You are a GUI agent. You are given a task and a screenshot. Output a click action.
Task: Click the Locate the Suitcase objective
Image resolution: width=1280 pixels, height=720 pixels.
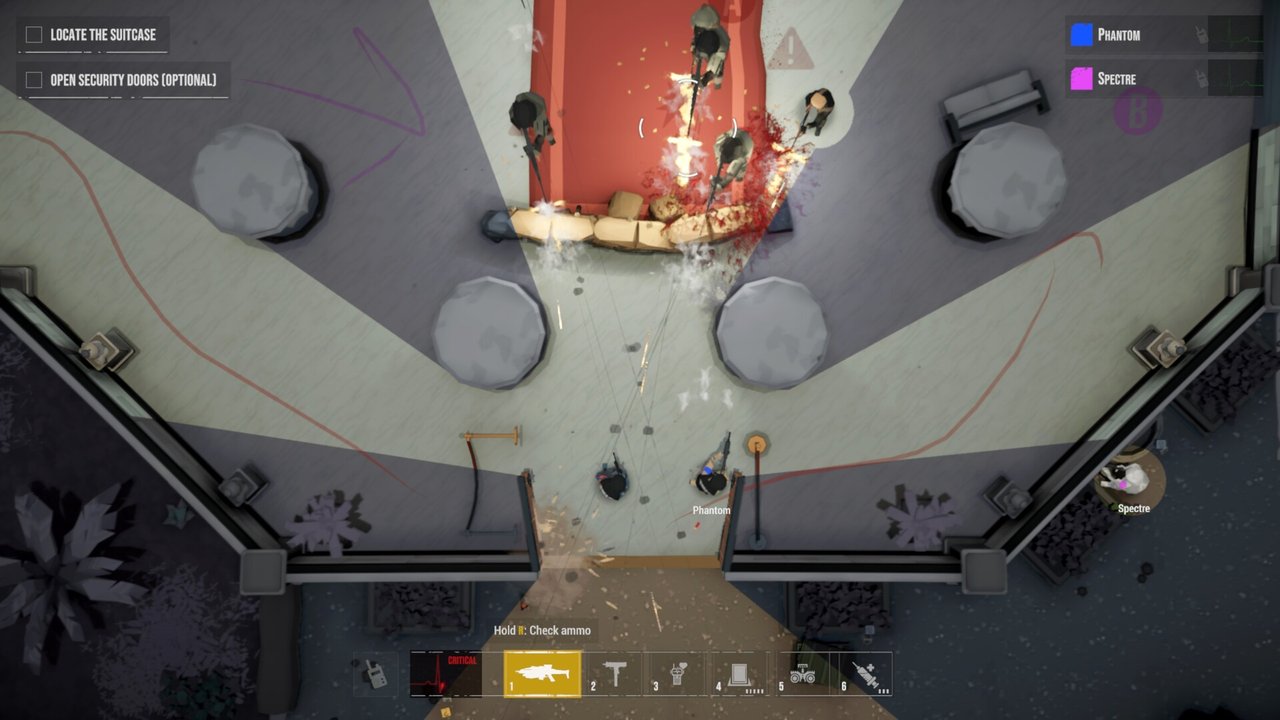pyautogui.click(x=92, y=35)
